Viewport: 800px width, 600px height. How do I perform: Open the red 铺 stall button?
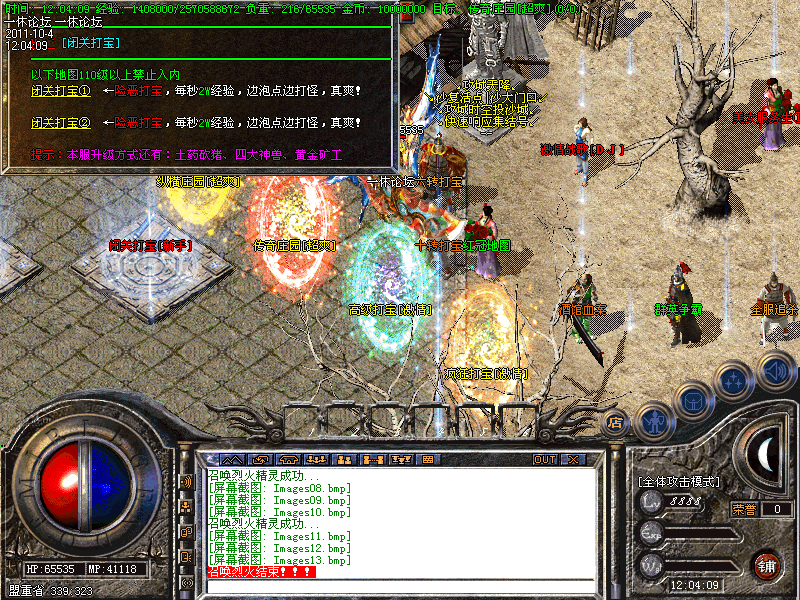coord(767,564)
